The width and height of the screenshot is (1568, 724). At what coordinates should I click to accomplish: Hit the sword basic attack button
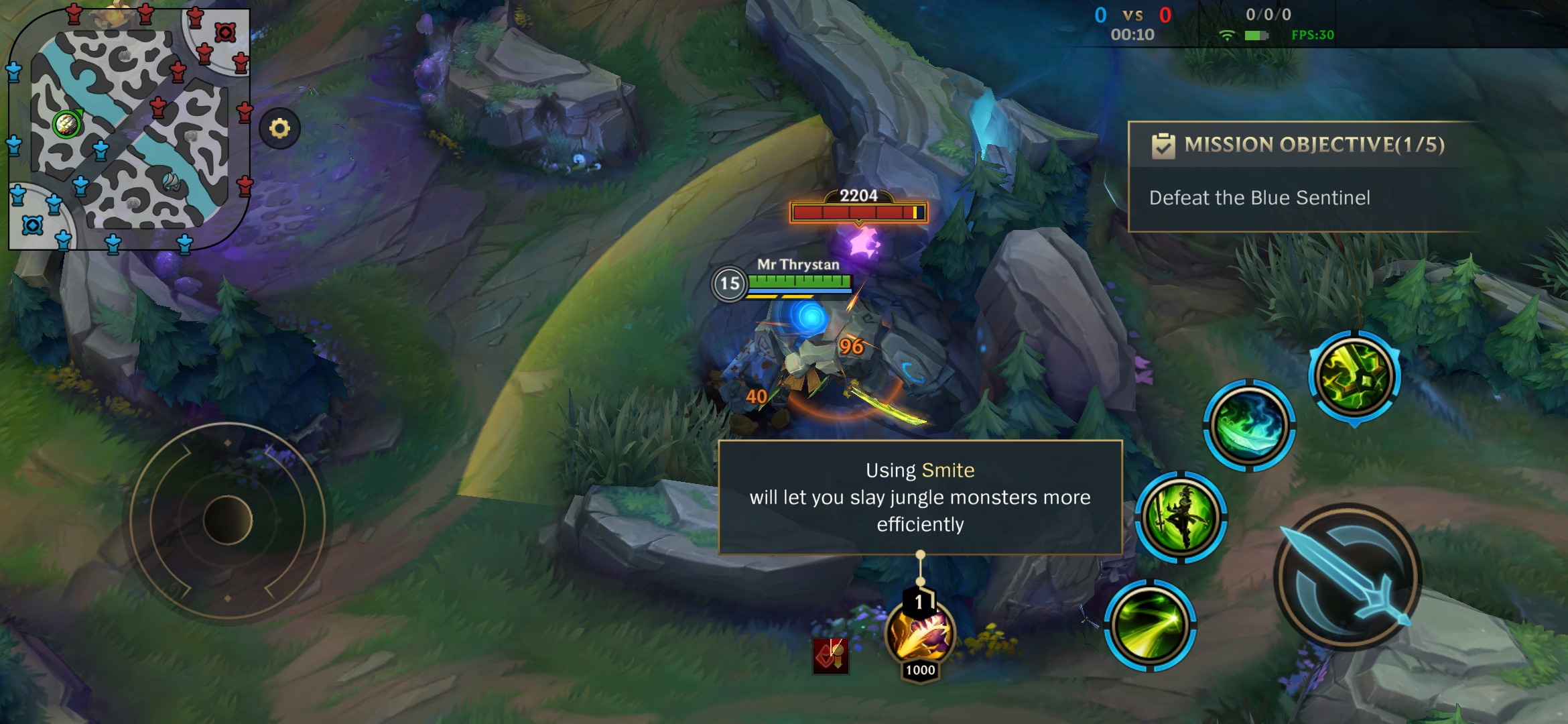(1348, 577)
